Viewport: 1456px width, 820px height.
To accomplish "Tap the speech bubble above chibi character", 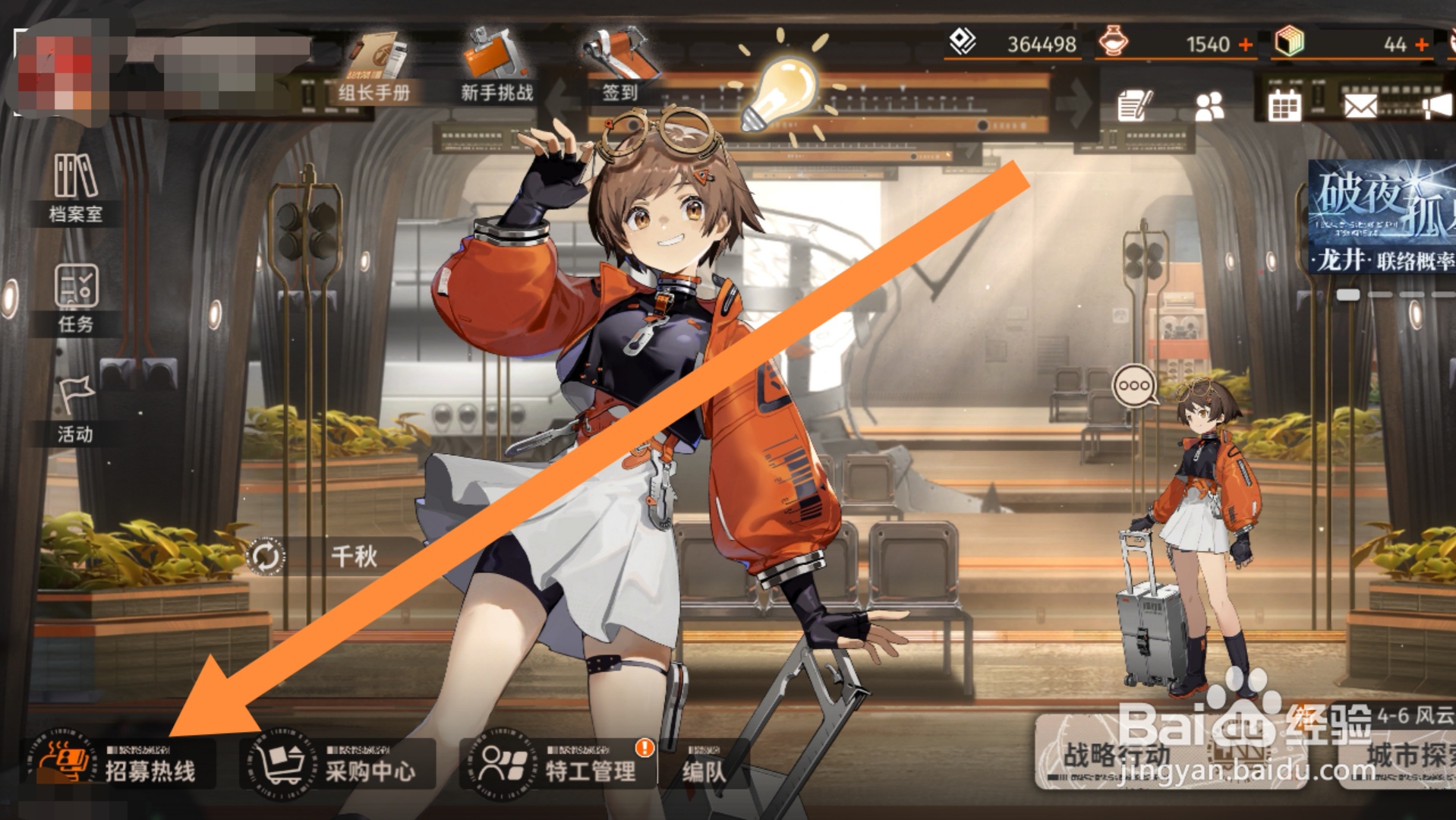I will [x=1133, y=386].
